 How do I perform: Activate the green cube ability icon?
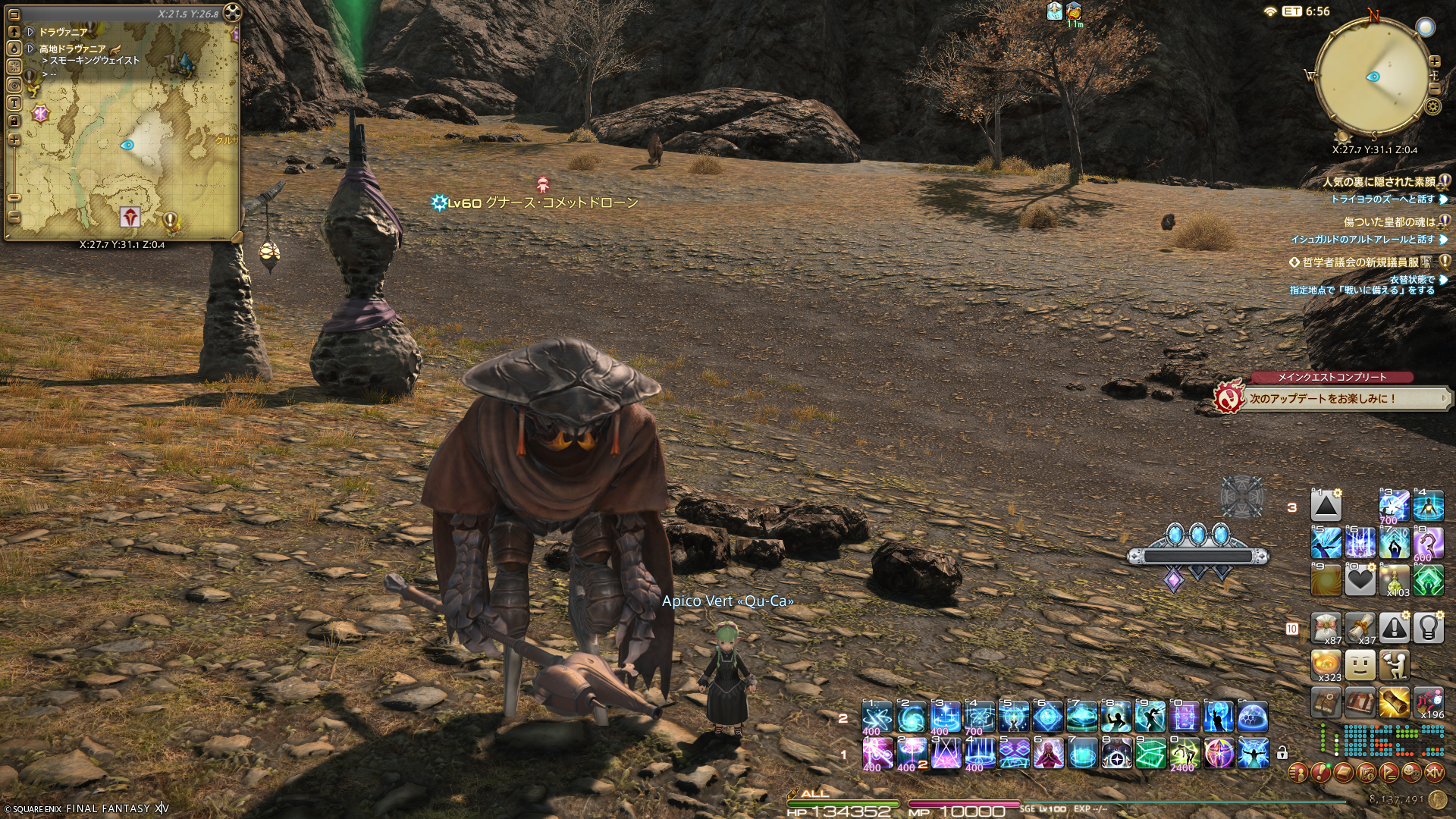pyautogui.click(x=1150, y=753)
